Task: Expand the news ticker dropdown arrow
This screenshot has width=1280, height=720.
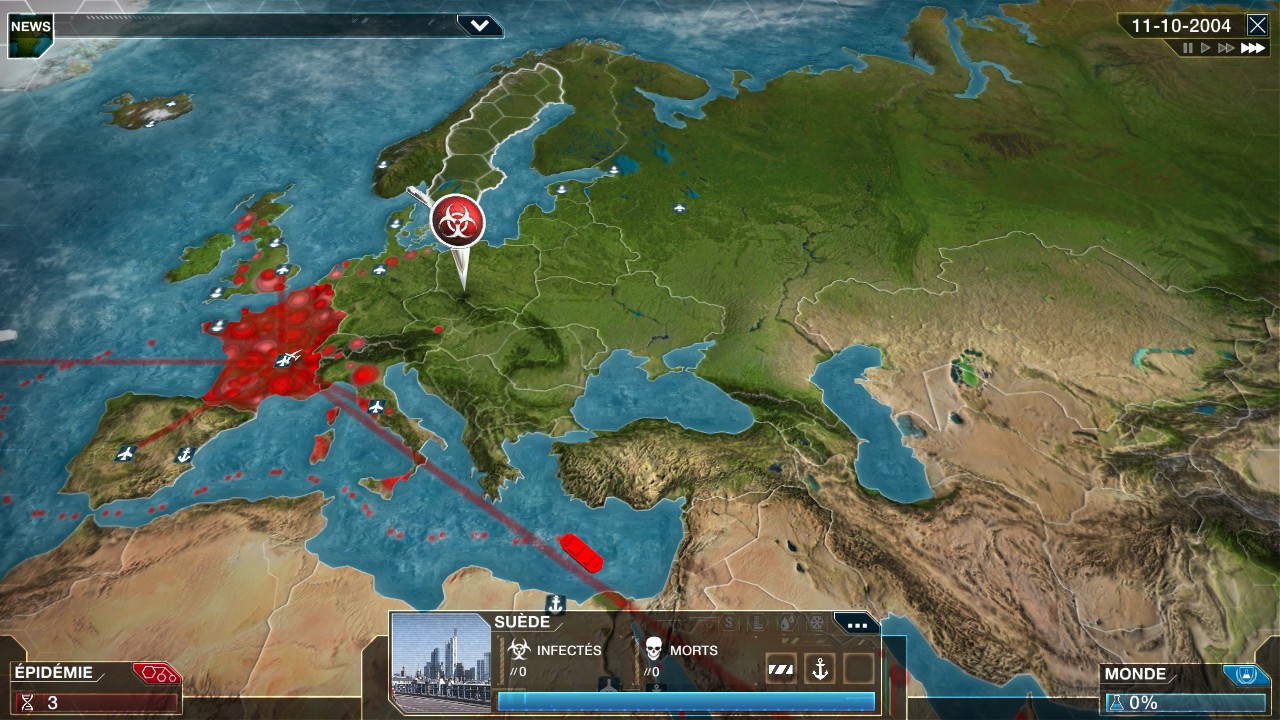Action: [x=480, y=26]
